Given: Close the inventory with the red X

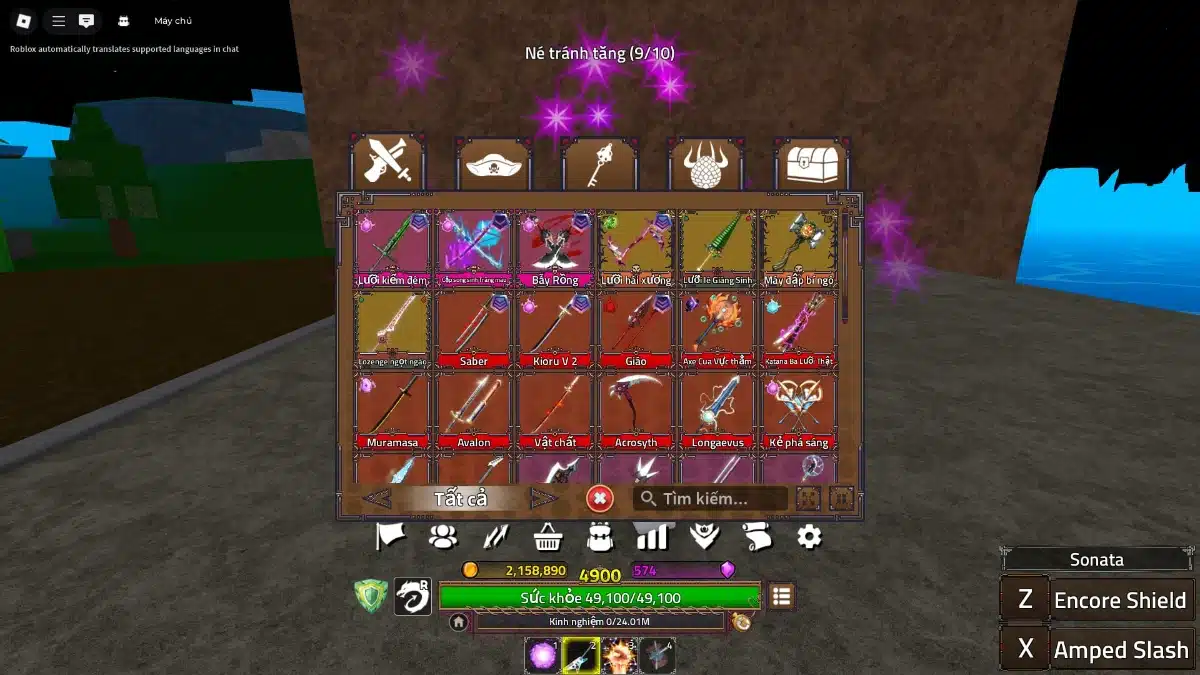Looking at the screenshot, I should 599,498.
